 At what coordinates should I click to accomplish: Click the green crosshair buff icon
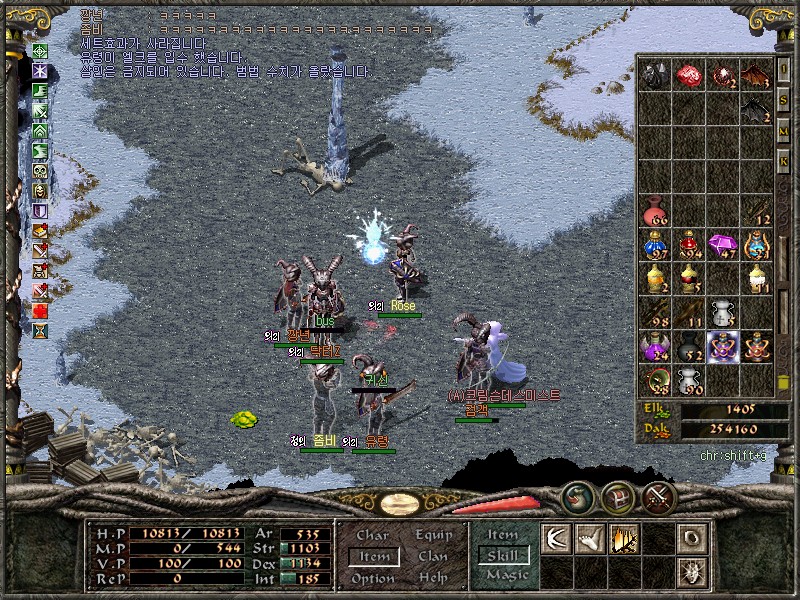pyautogui.click(x=40, y=51)
